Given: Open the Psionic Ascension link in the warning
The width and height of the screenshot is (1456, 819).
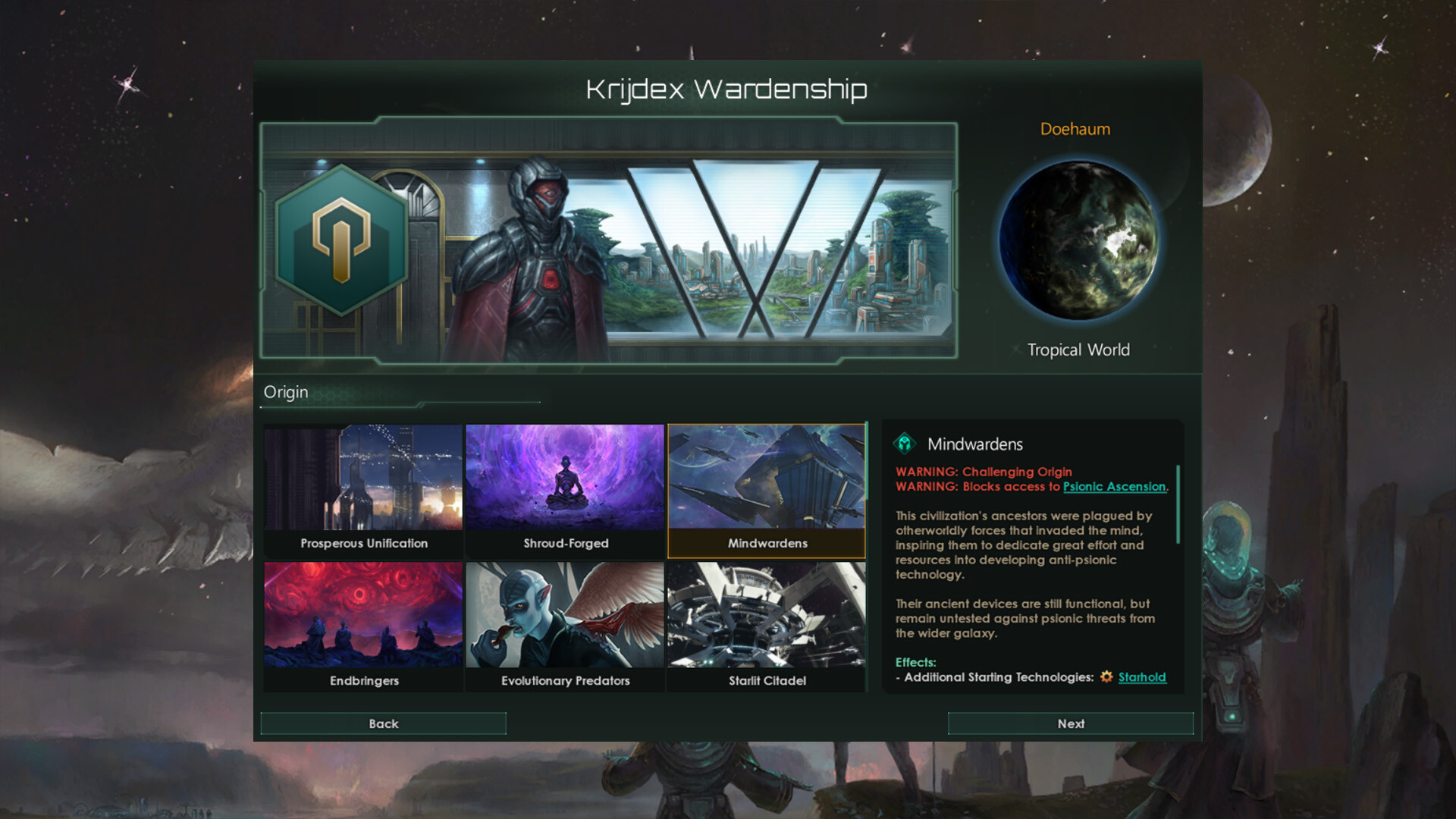Looking at the screenshot, I should 1114,487.
